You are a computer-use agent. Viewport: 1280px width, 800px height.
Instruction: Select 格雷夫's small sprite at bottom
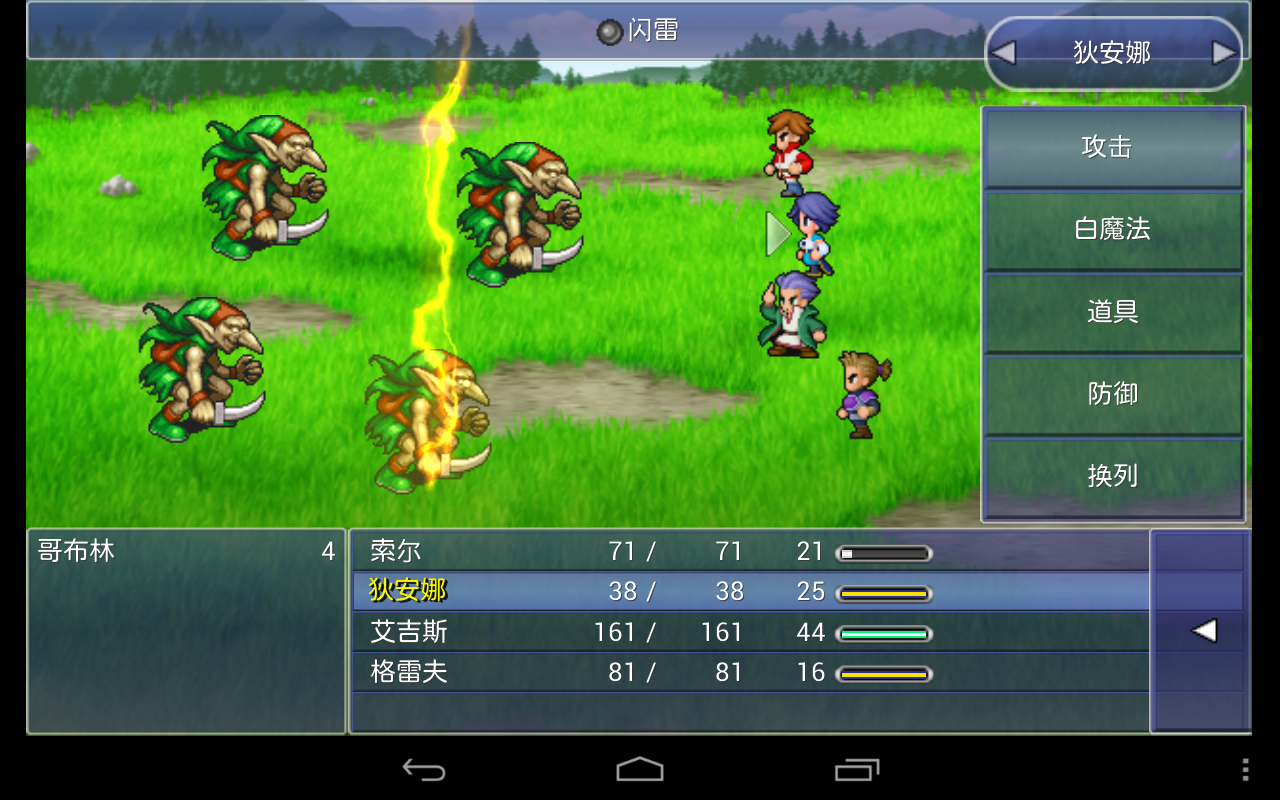point(860,395)
